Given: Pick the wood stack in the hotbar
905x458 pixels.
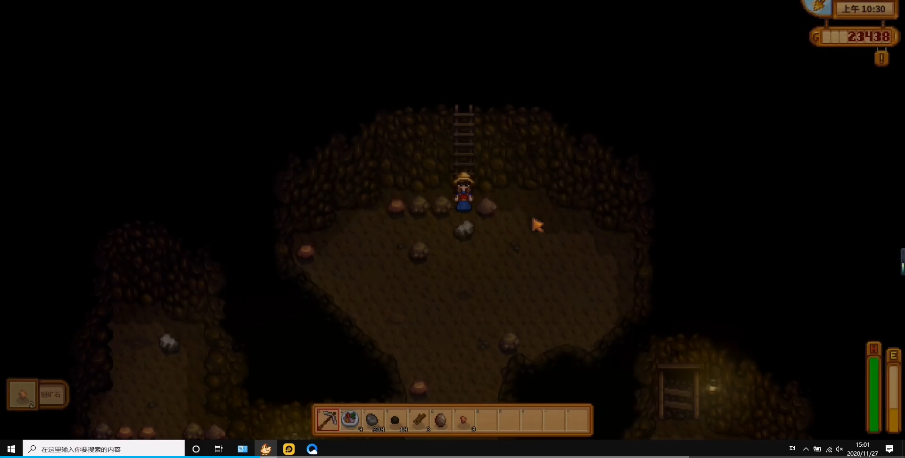Looking at the screenshot, I should click(x=419, y=420).
